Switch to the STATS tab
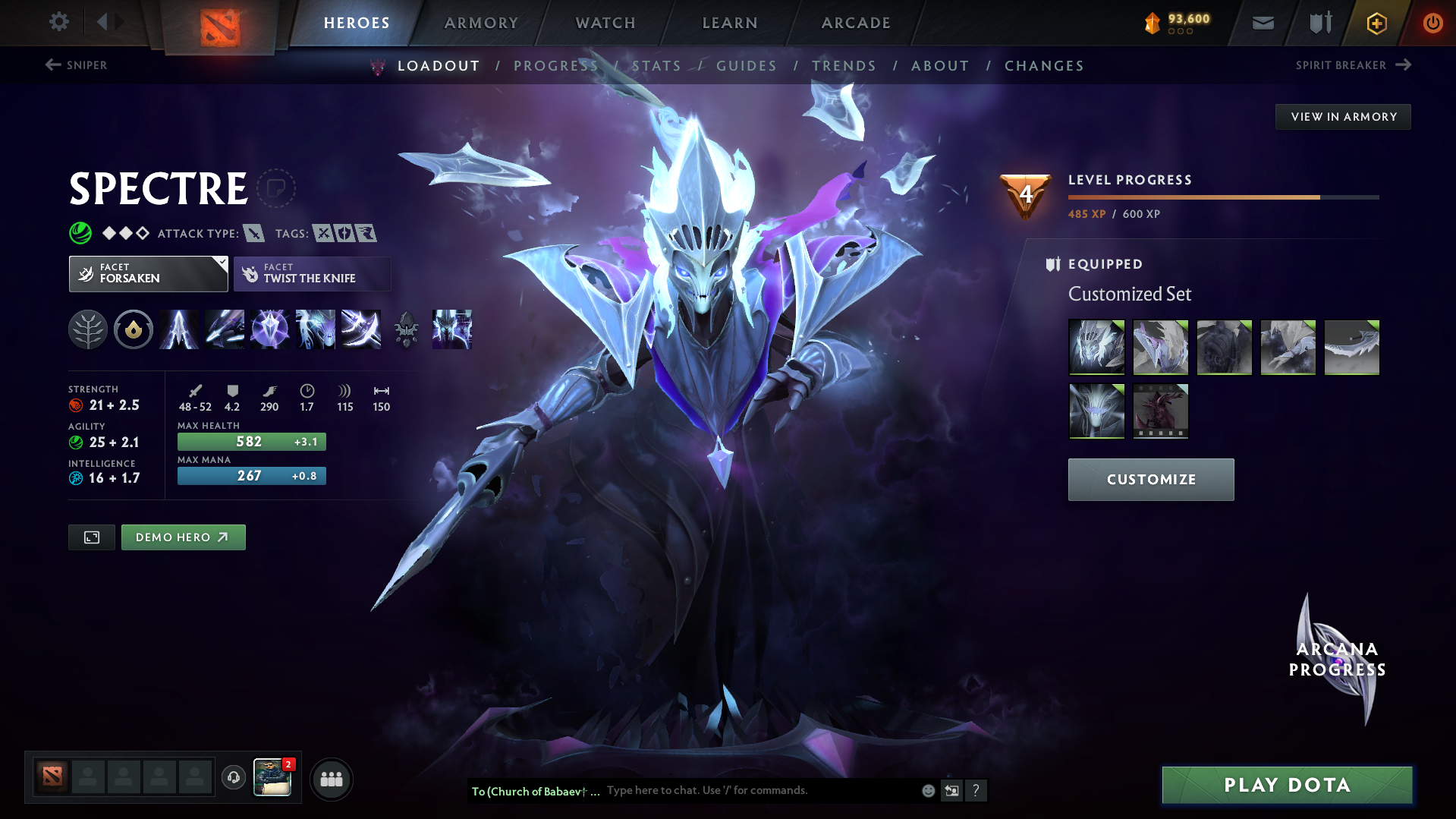 pyautogui.click(x=656, y=66)
